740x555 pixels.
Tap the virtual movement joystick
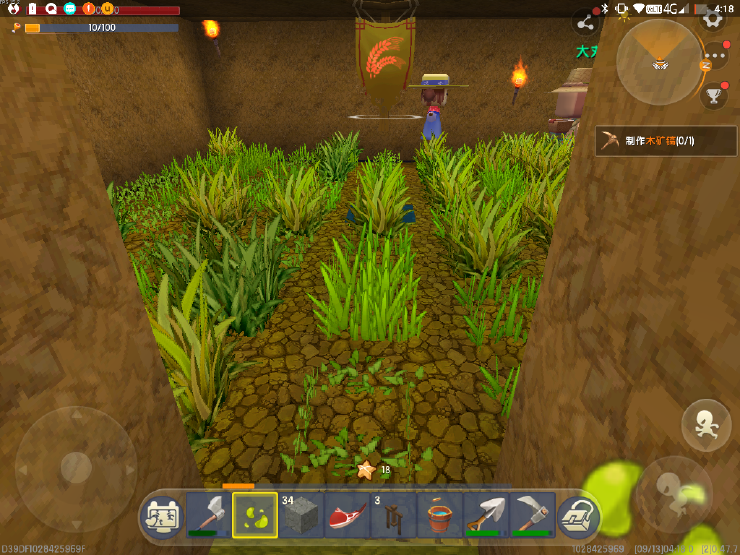(x=76, y=468)
